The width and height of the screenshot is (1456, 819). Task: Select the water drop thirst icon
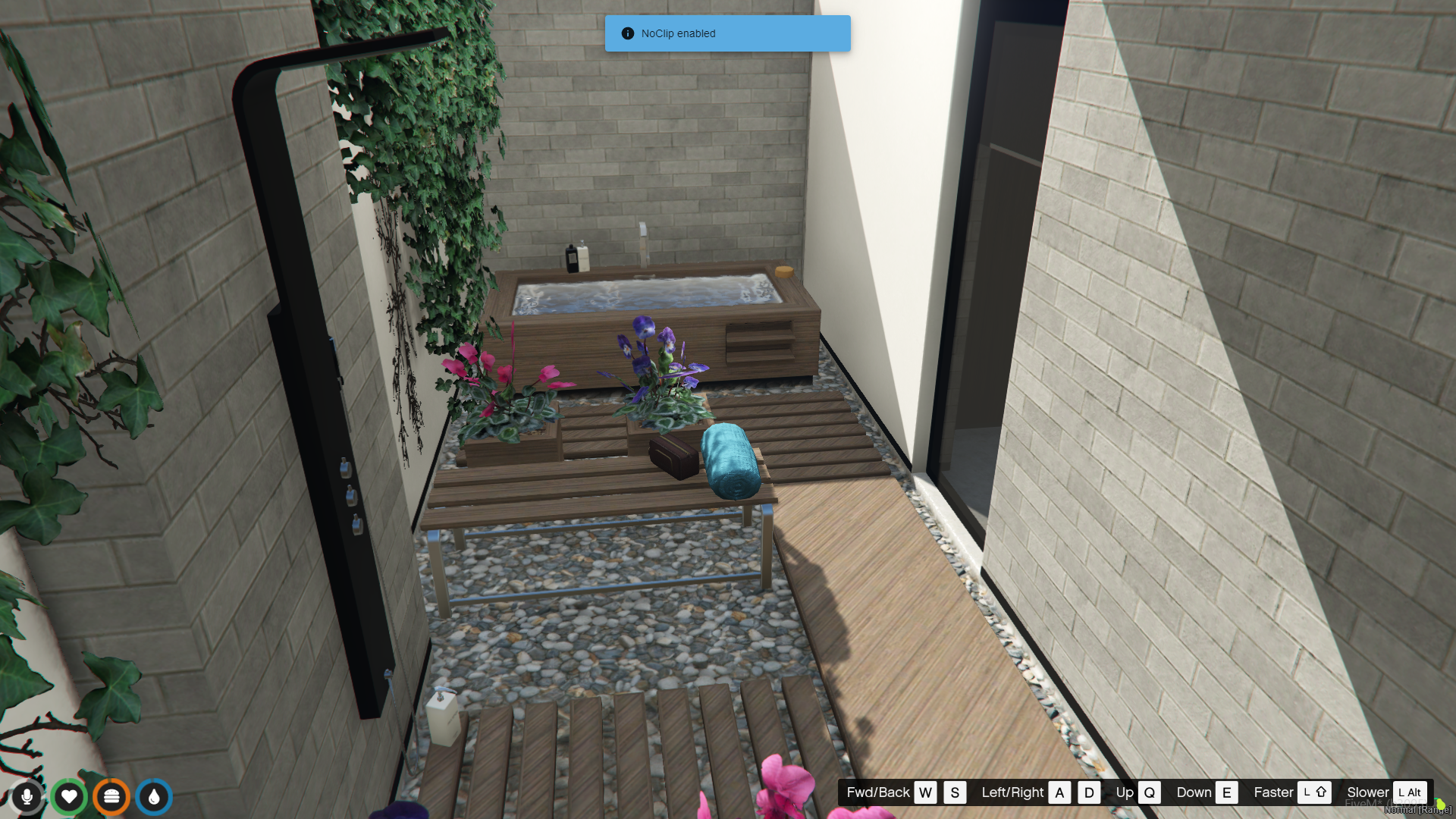coord(154,796)
